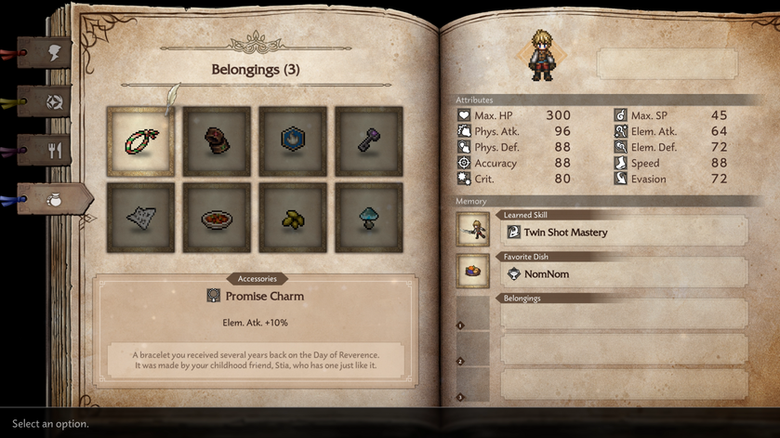Screen dimensions: 780x438
Task: Open the Twin Shot Mastery learned skill
Action: click(x=621, y=232)
